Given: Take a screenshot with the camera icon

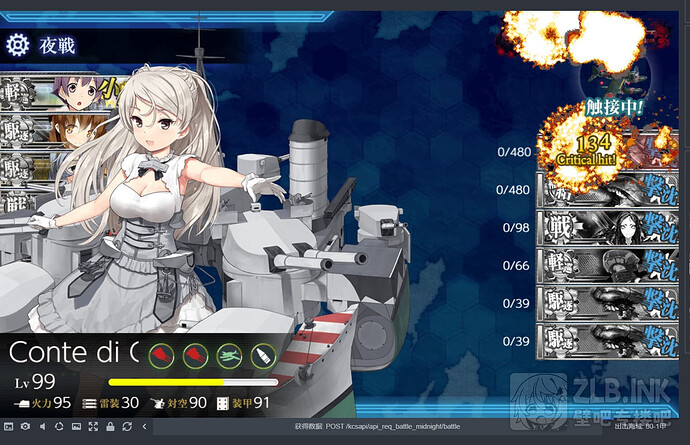Looking at the screenshot, I should [x=25, y=426].
